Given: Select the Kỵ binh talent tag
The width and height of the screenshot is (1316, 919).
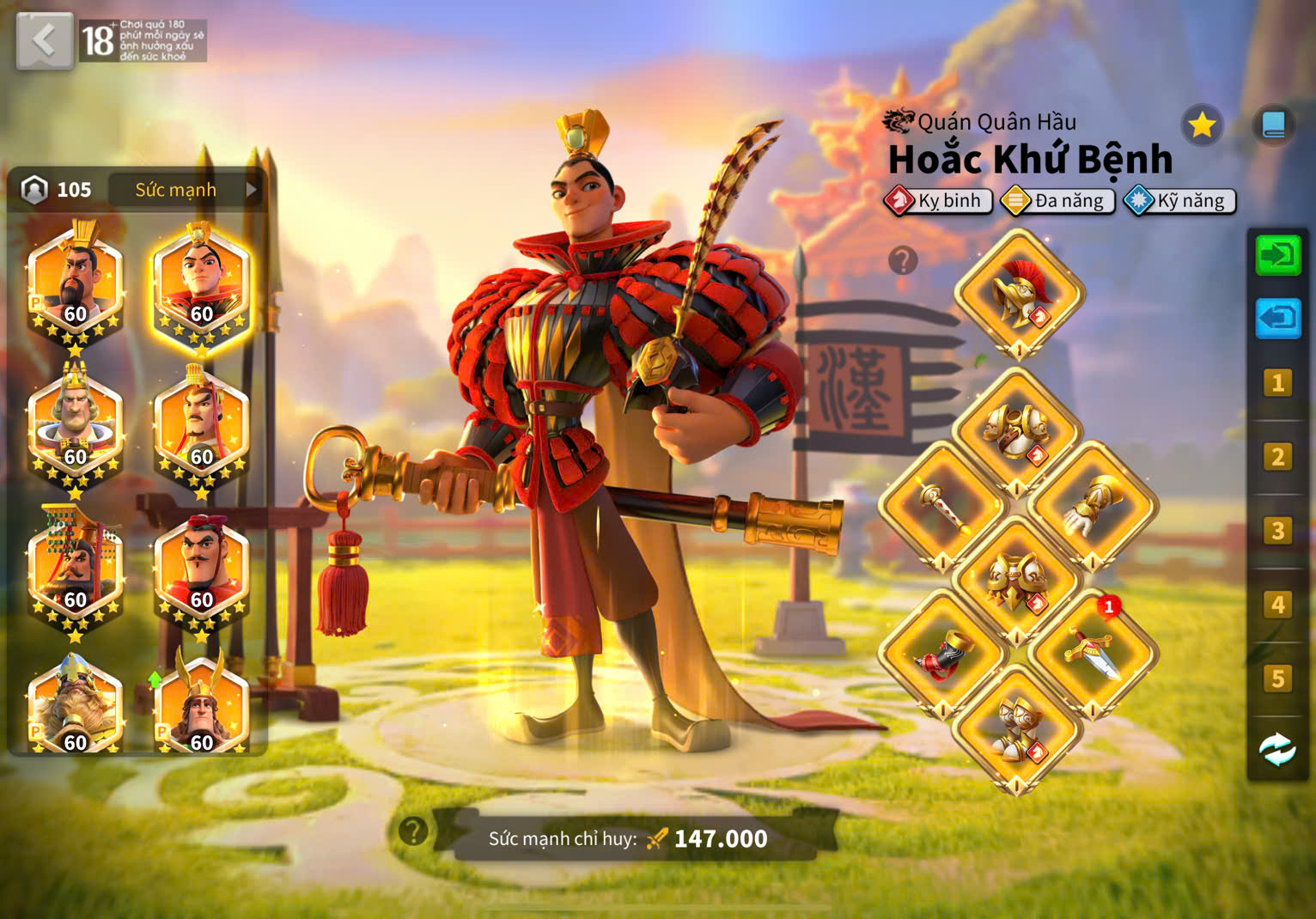Looking at the screenshot, I should (x=938, y=201).
